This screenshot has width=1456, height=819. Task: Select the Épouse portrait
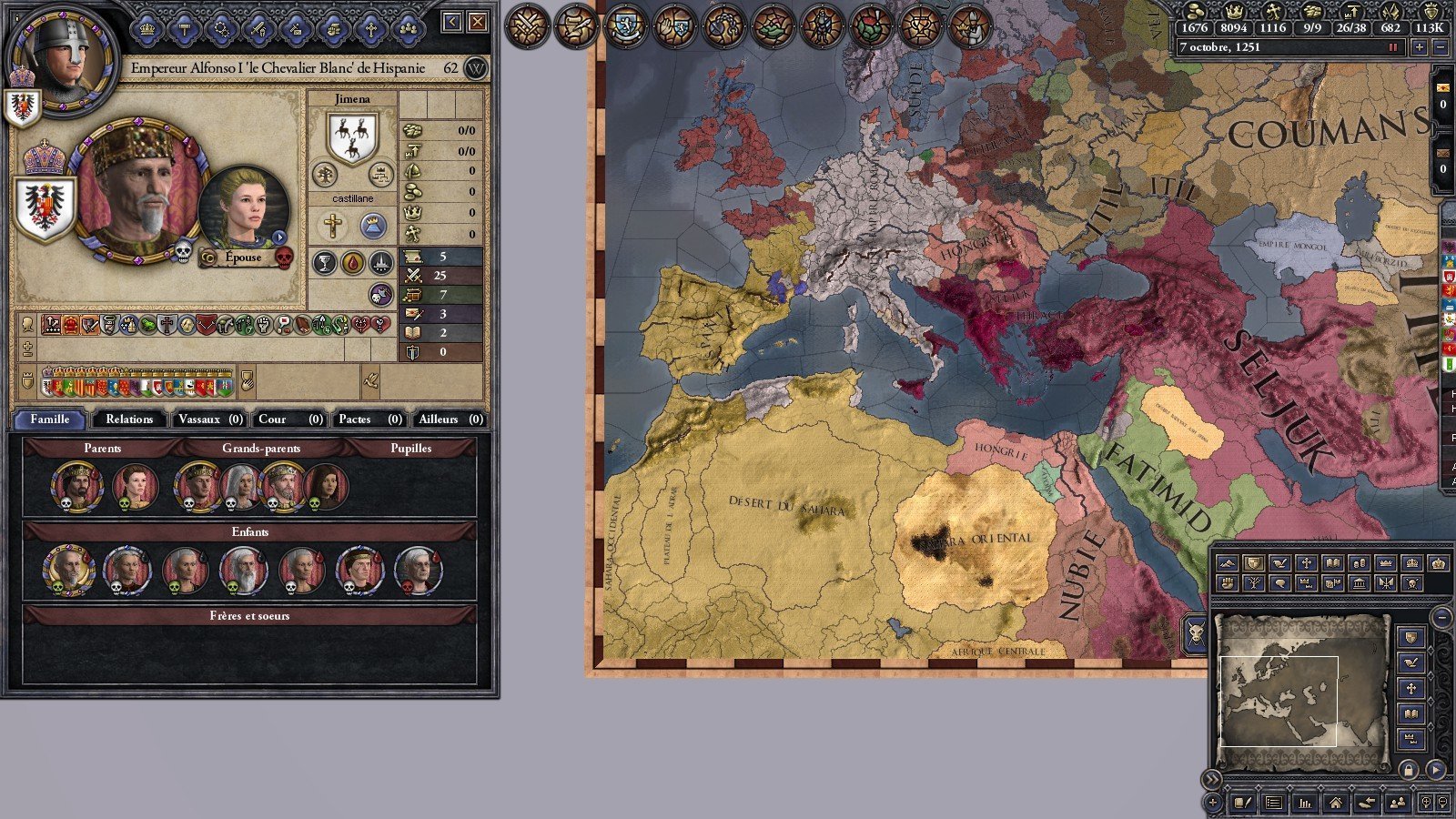point(243,210)
